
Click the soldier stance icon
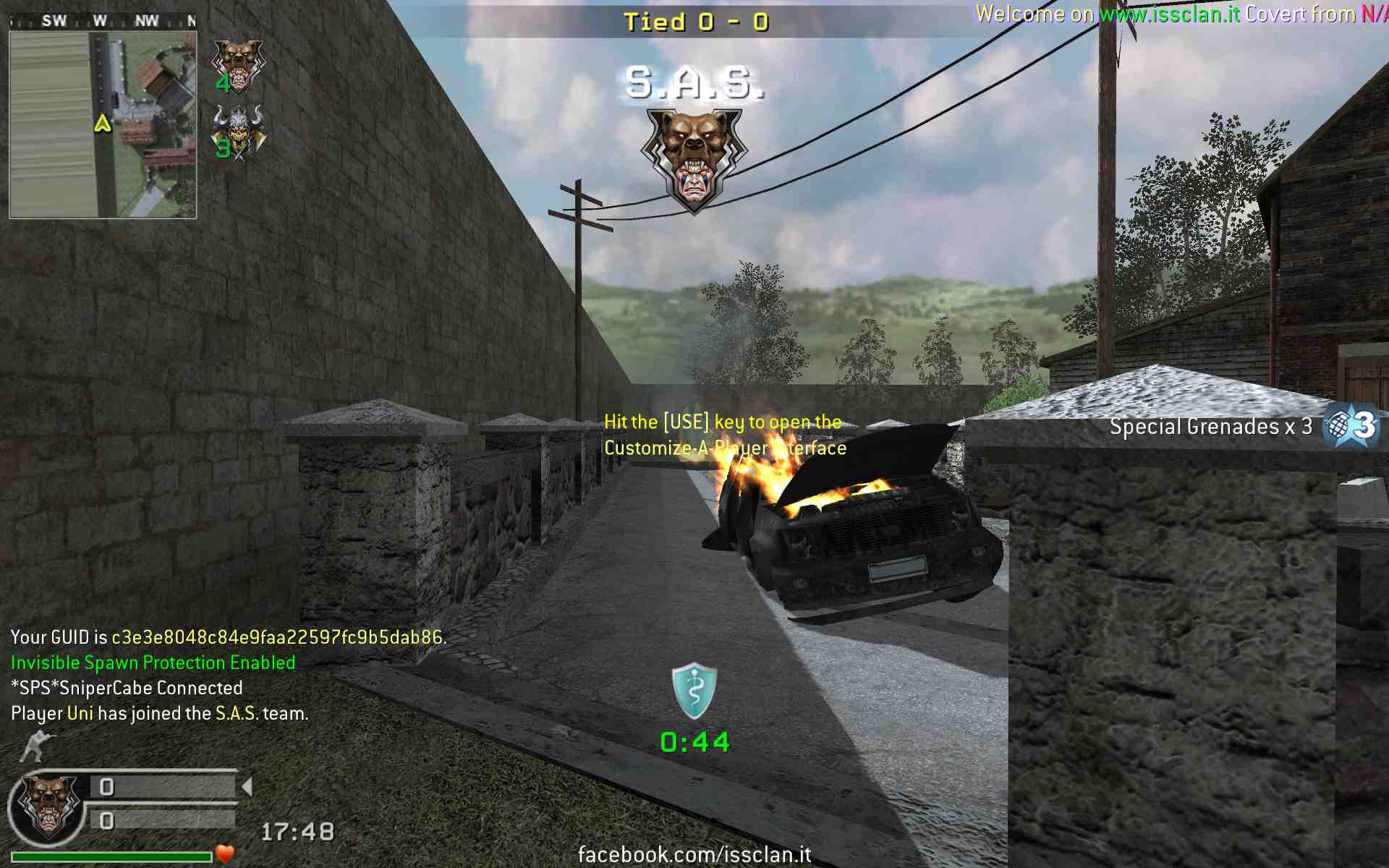click(36, 746)
